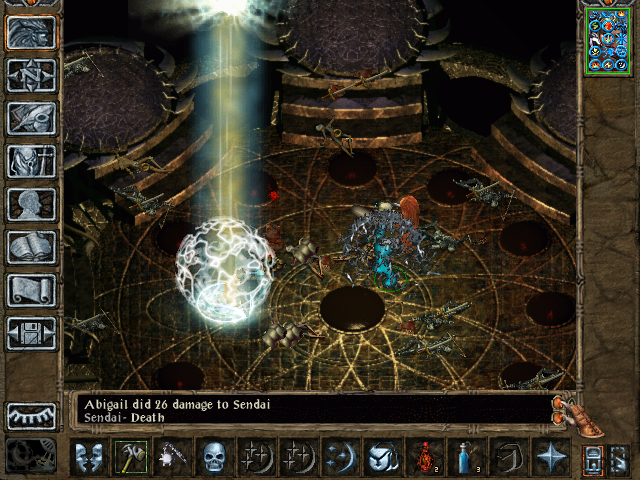Open the area map from the sidebar
This screenshot has height=480, width=640.
(x=31, y=75)
